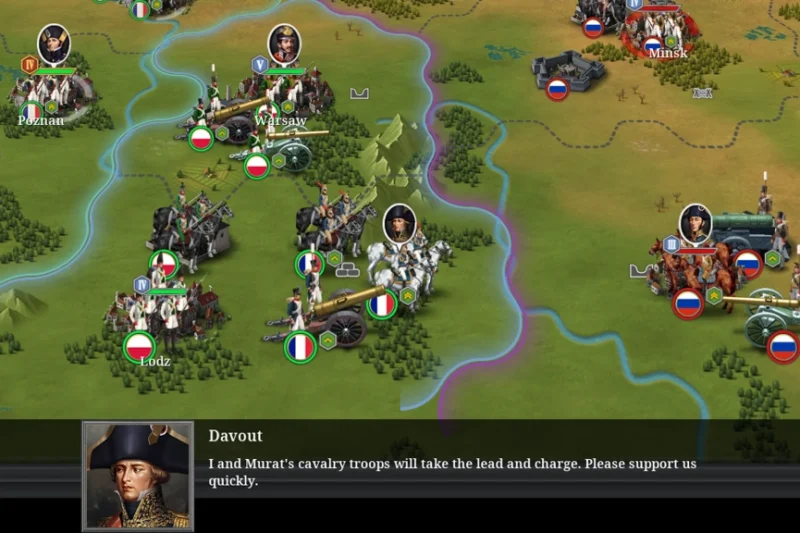Continue past Davout's dialogue text
Screen dimensions: 800x533
pyautogui.click(x=452, y=472)
